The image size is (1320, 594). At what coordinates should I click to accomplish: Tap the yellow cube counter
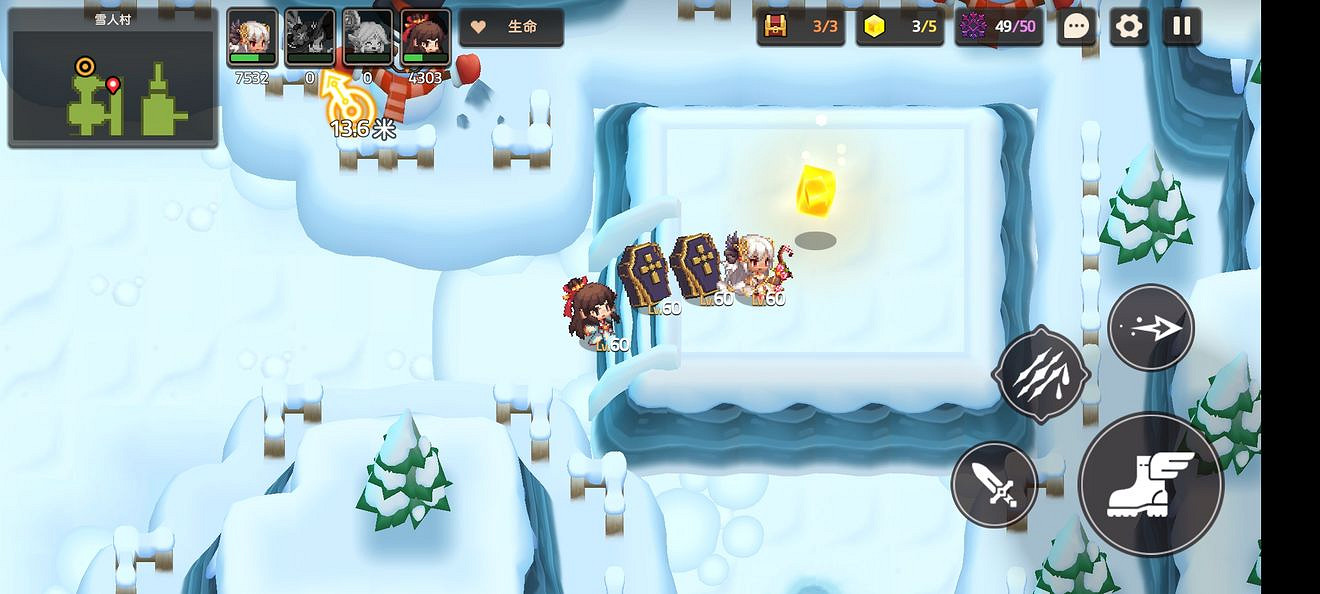click(899, 27)
